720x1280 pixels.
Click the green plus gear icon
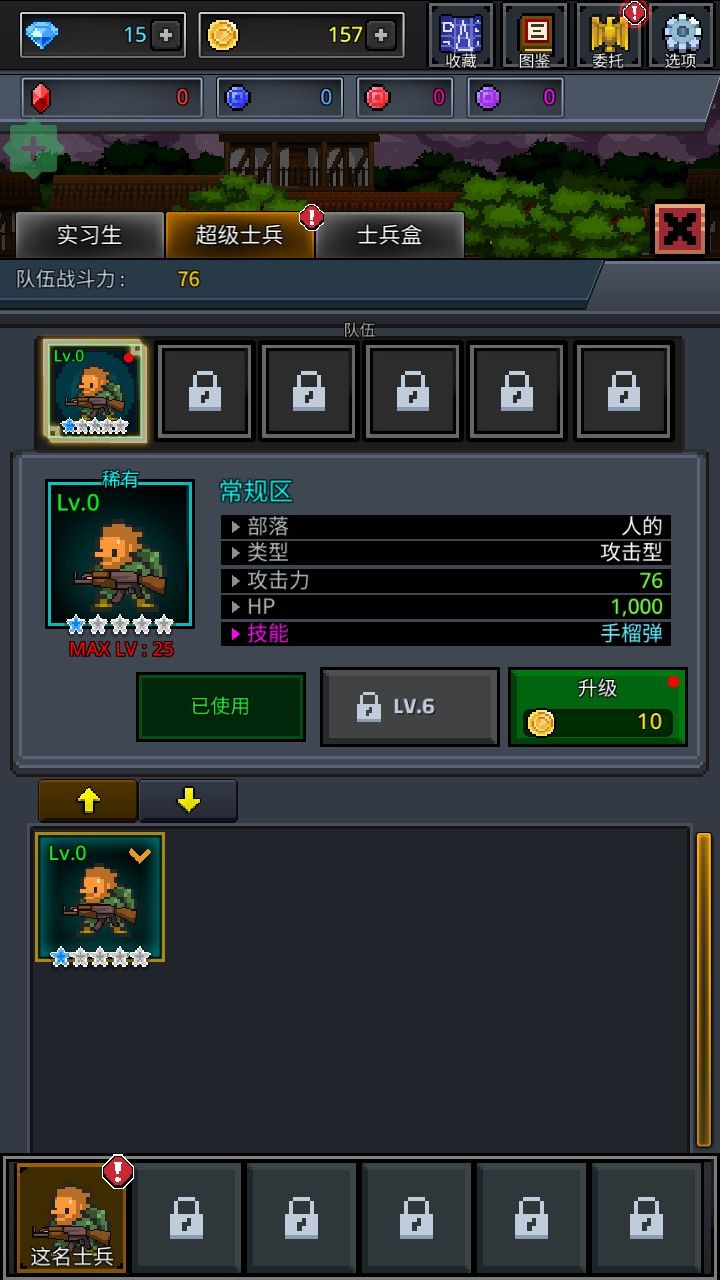point(33,149)
